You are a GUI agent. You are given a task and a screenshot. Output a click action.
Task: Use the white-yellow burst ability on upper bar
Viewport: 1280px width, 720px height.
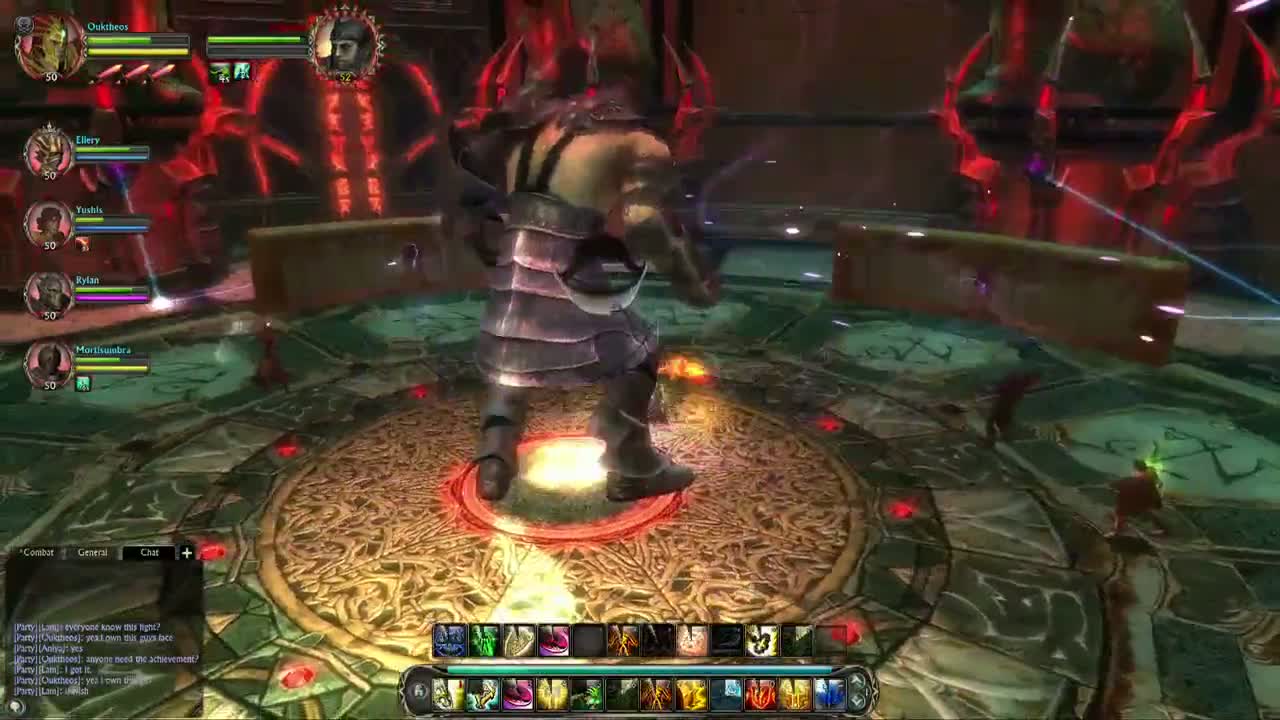762,640
